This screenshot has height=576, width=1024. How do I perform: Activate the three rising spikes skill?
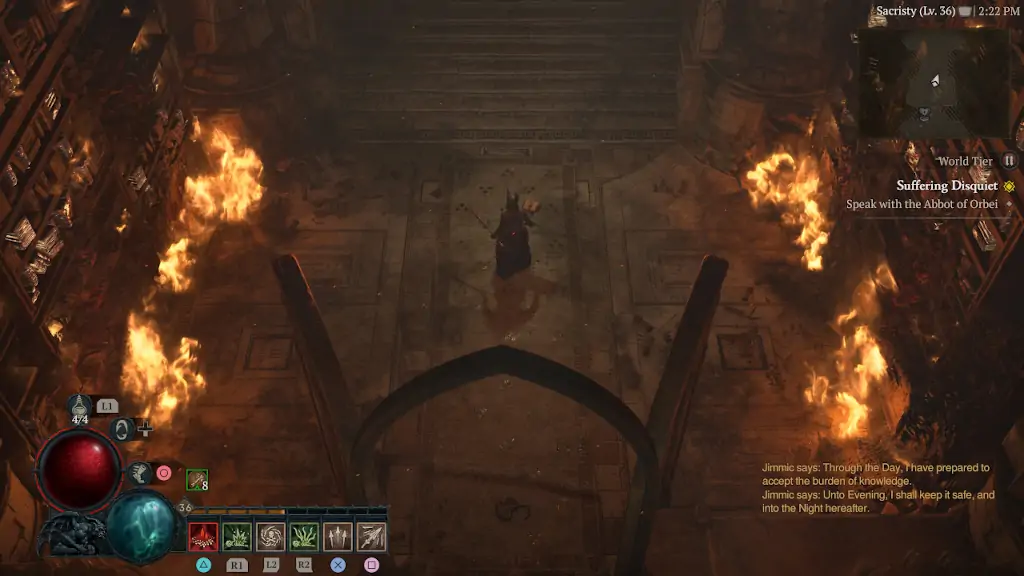coord(338,537)
